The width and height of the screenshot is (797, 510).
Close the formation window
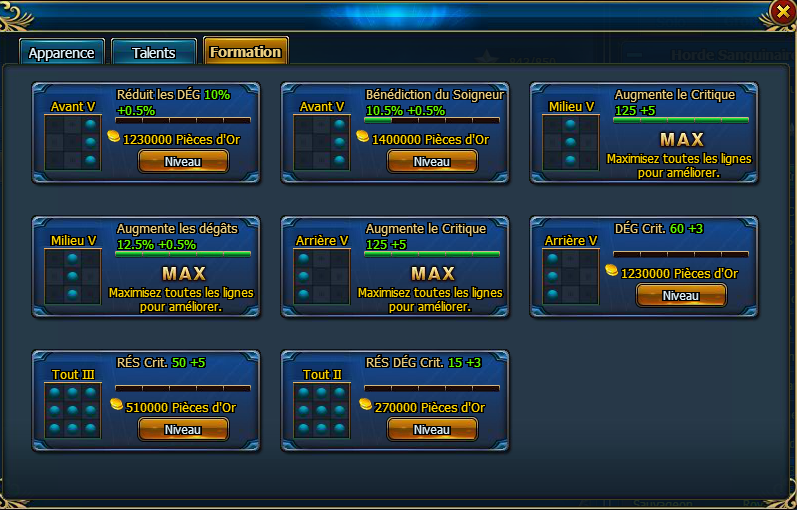(782, 12)
